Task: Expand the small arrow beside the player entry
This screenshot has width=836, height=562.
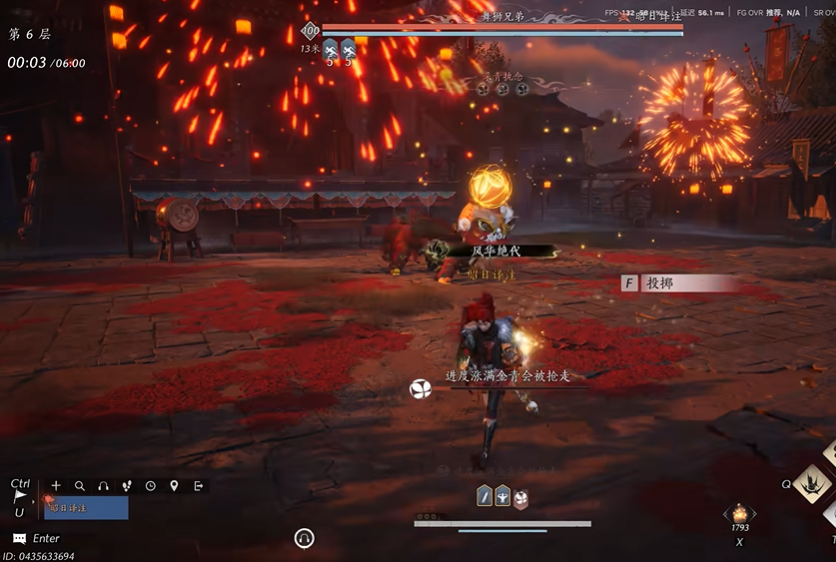Action: coord(35,500)
